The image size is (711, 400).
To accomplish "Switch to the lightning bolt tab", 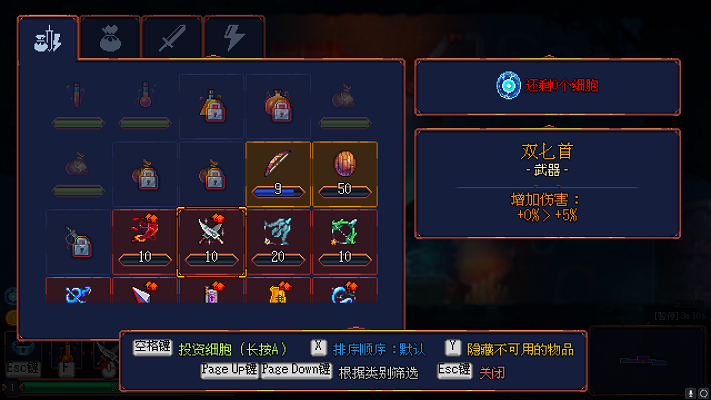I will tap(233, 39).
